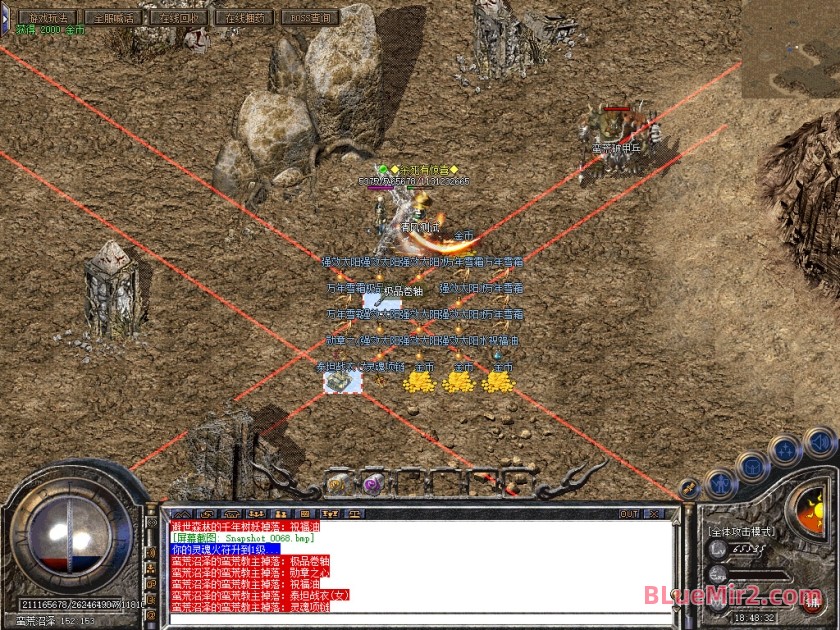Click the small crossed-tools button near chat corner

(x=688, y=489)
